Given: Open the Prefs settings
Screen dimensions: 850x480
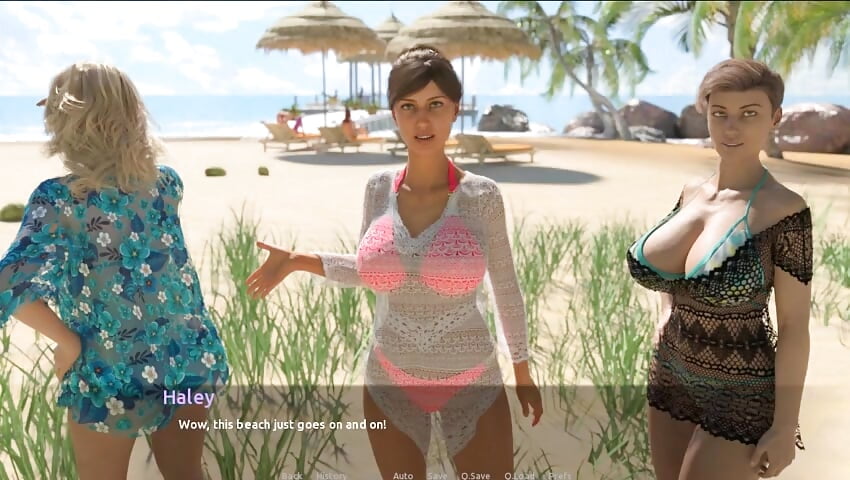Looking at the screenshot, I should (x=560, y=476).
